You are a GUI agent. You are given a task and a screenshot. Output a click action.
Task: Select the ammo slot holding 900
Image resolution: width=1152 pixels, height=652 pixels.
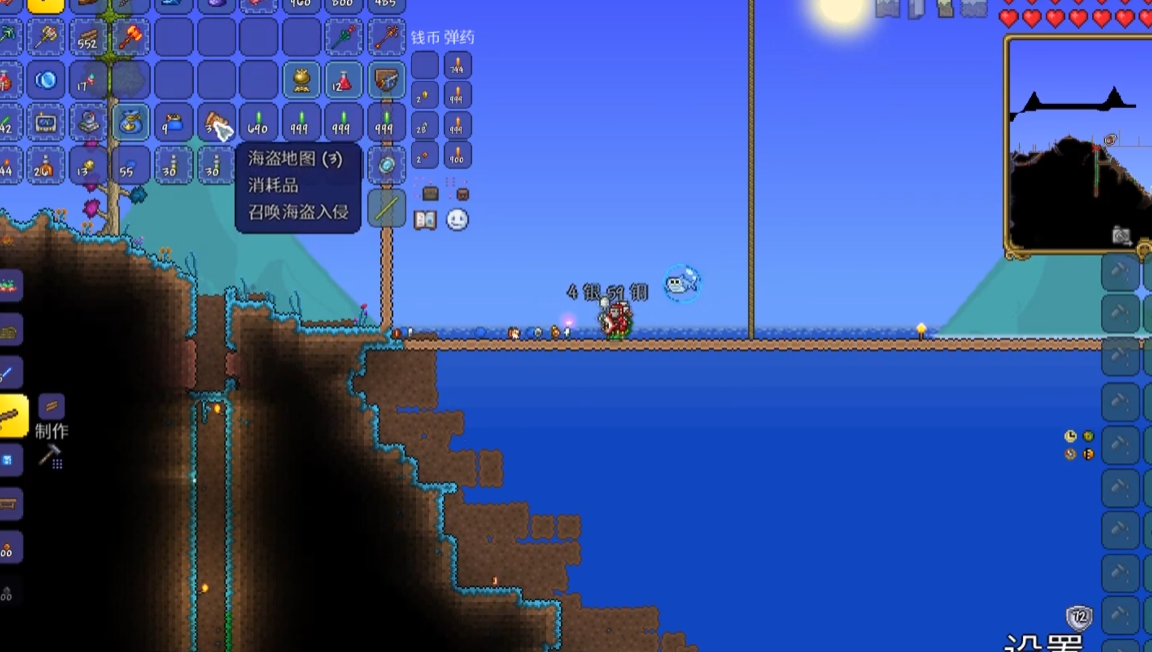tap(457, 156)
